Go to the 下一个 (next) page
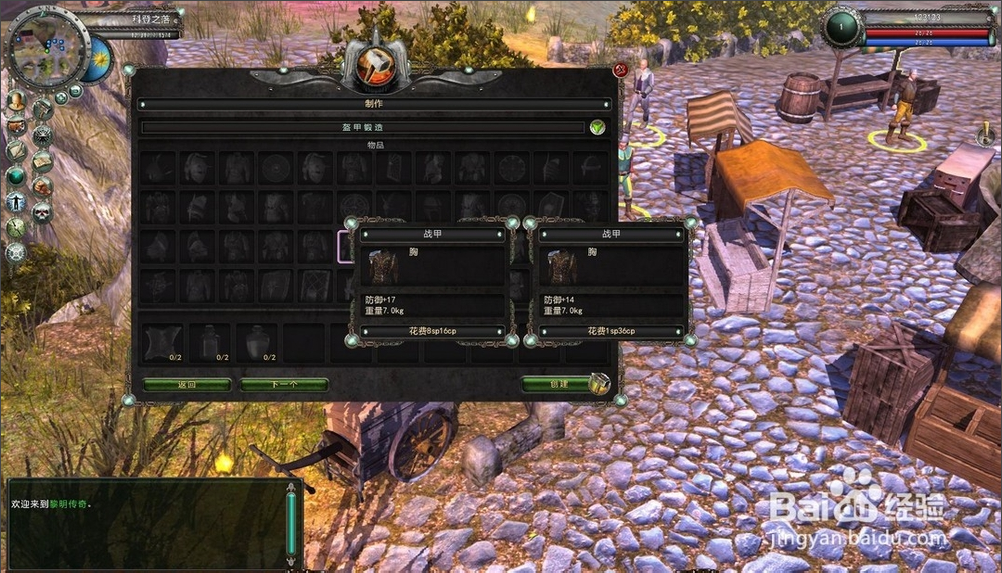 (x=284, y=384)
